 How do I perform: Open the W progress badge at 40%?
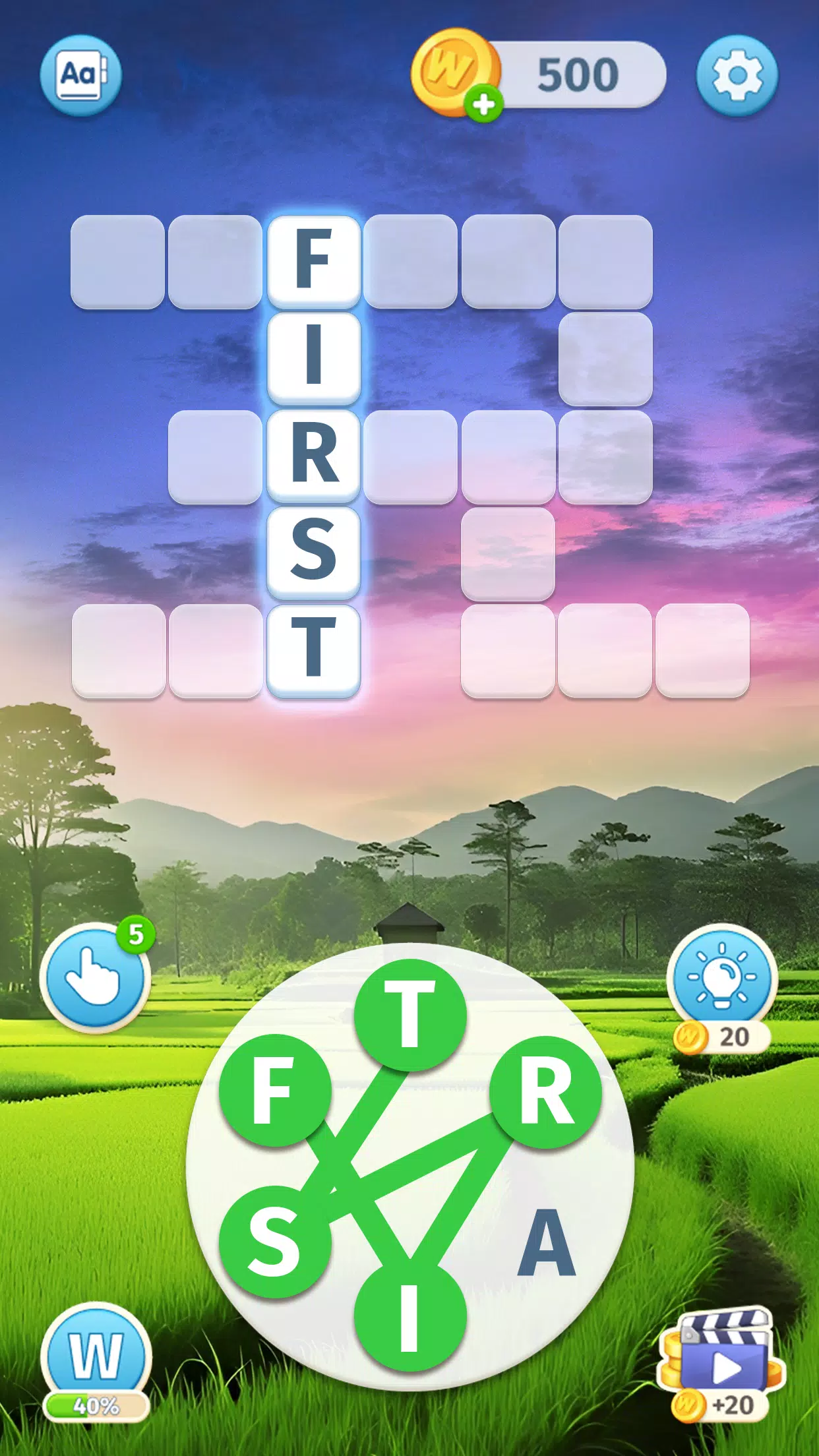point(96,1358)
